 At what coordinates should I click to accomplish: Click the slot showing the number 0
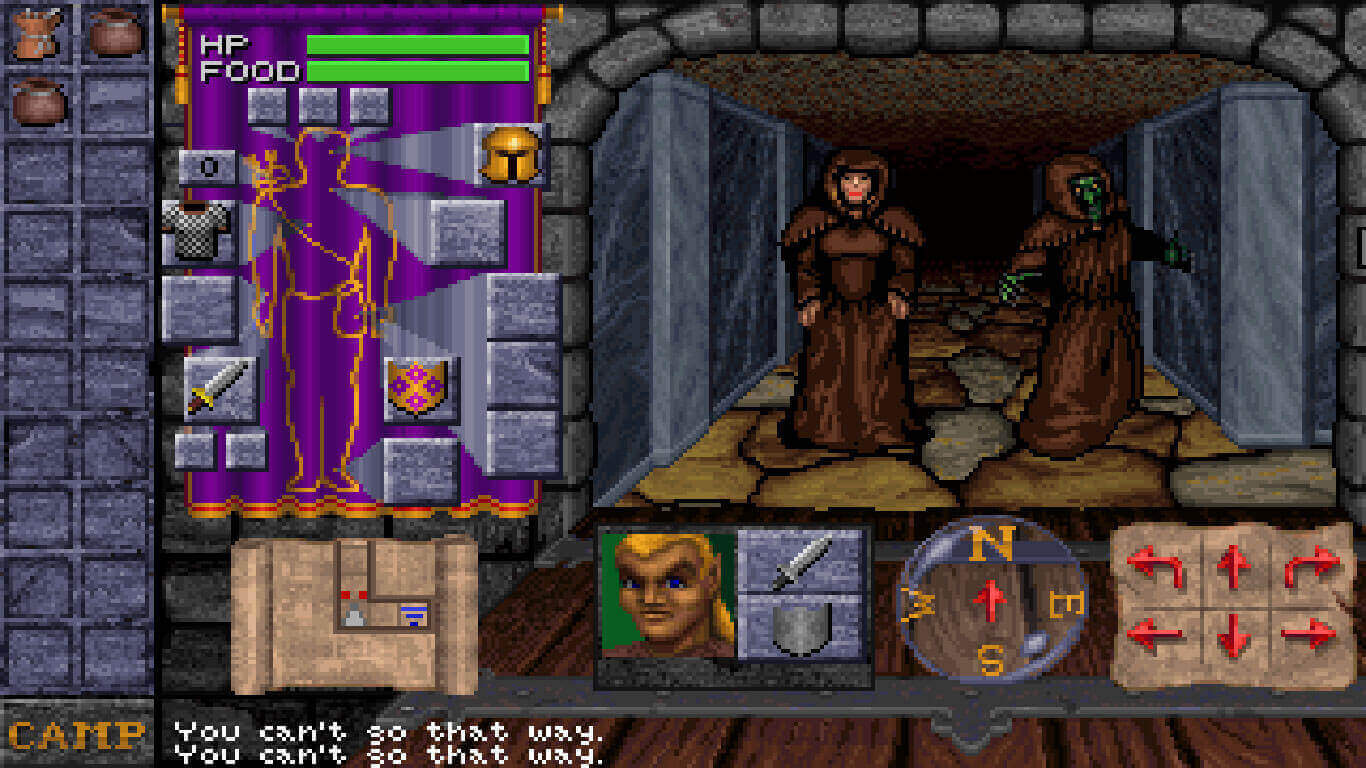pos(209,167)
